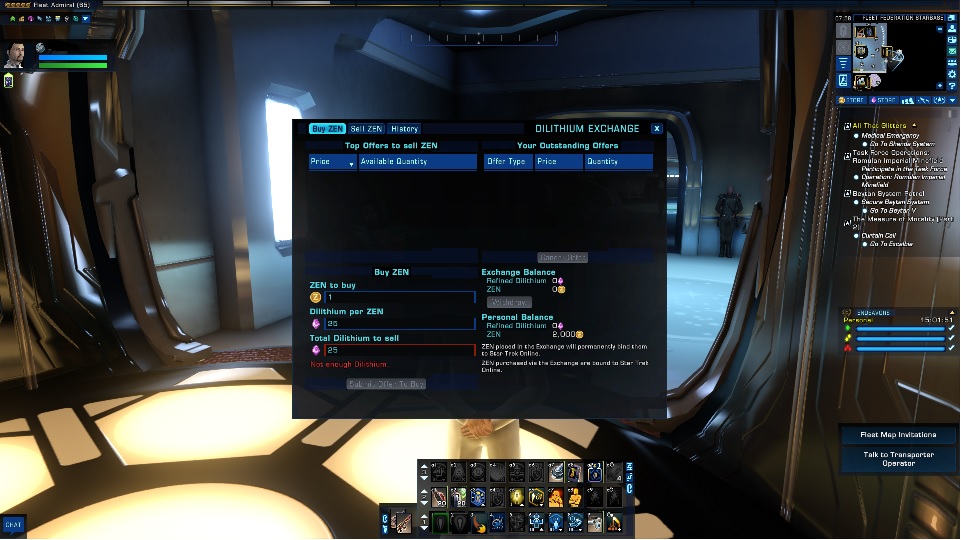Switch to the Sell ZEN tab

(366, 129)
